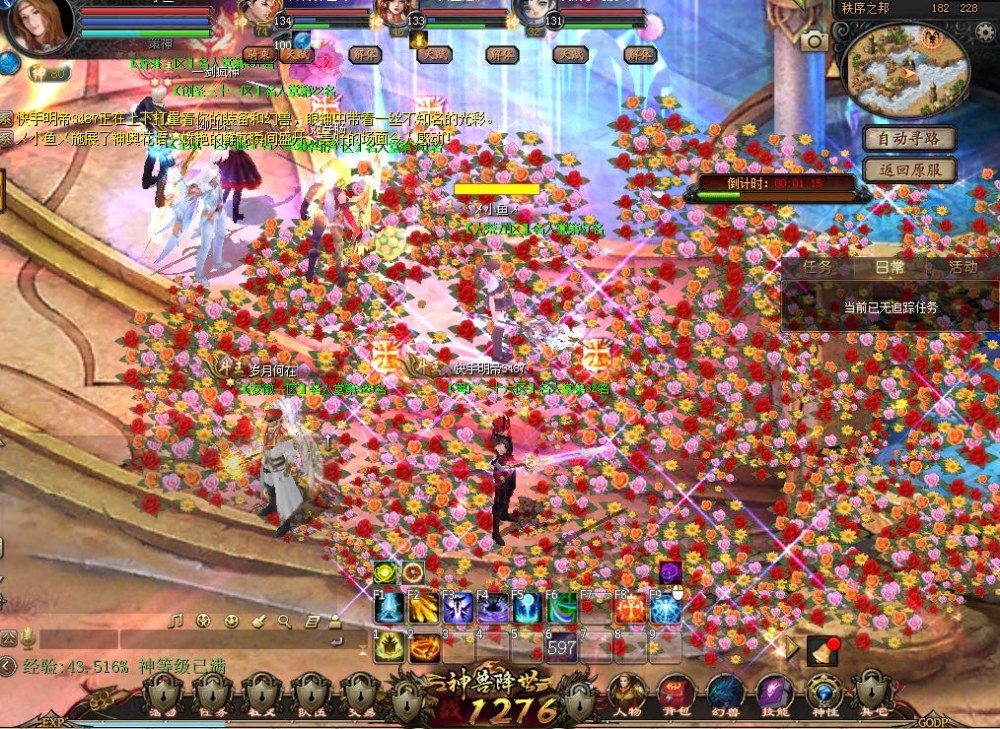This screenshot has width=1000, height=729.
Task: Open the 神性 divinity menu
Action: pyautogui.click(x=823, y=694)
